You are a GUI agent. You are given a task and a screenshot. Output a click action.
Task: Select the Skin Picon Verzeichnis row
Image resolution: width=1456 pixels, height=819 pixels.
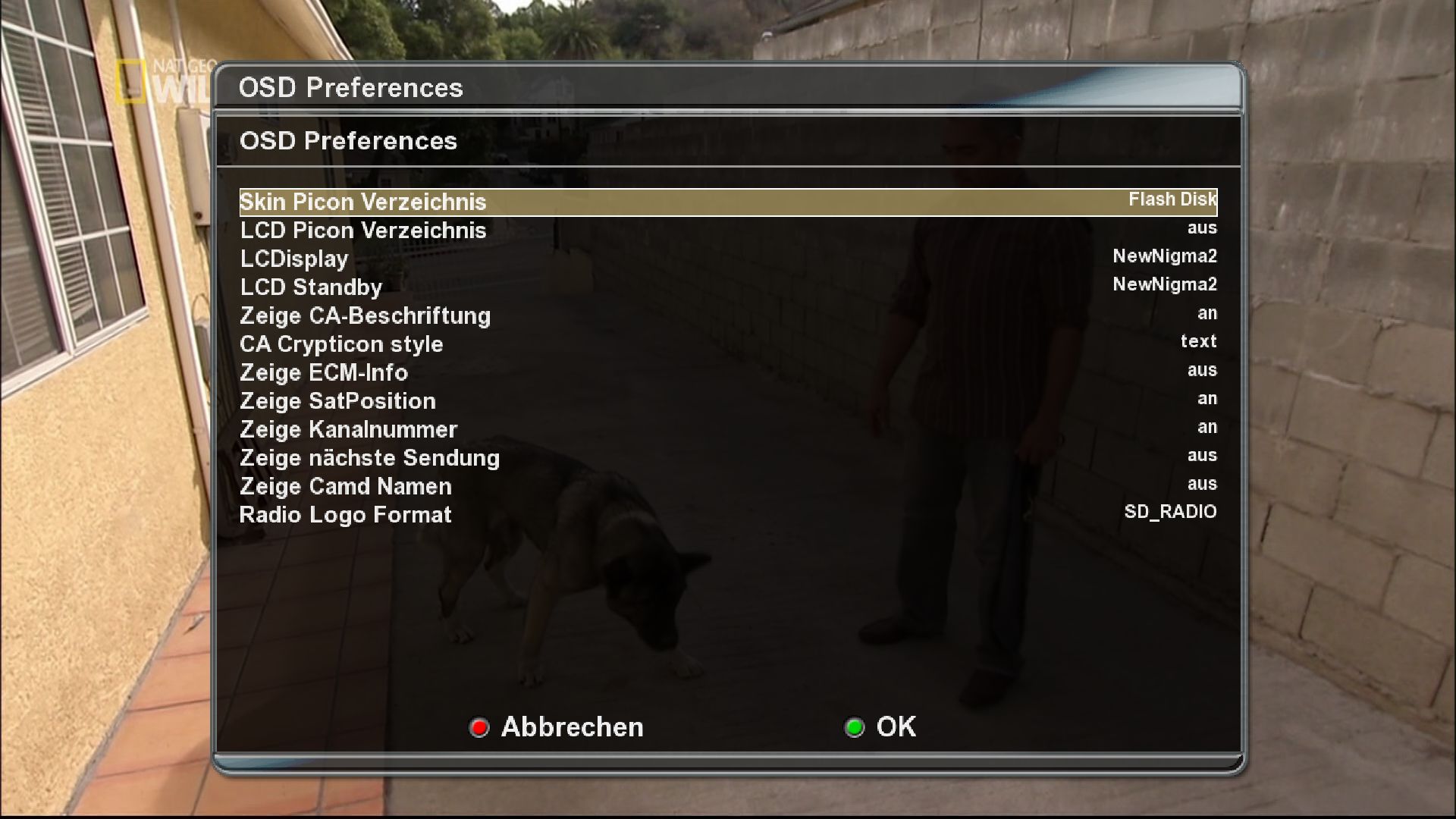click(x=728, y=202)
